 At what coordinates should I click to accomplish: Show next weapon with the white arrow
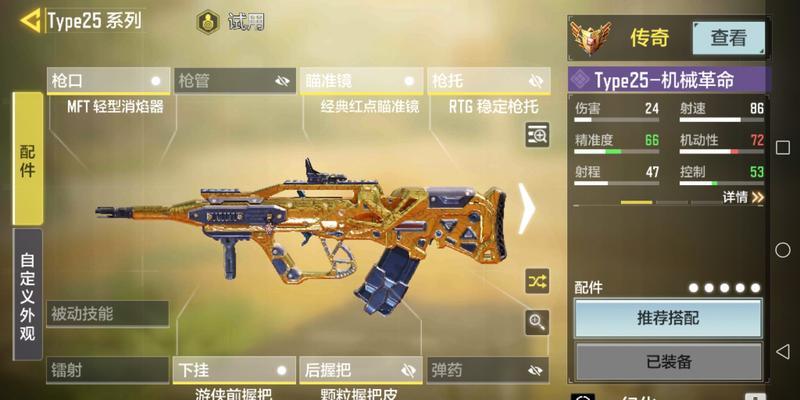point(526,208)
